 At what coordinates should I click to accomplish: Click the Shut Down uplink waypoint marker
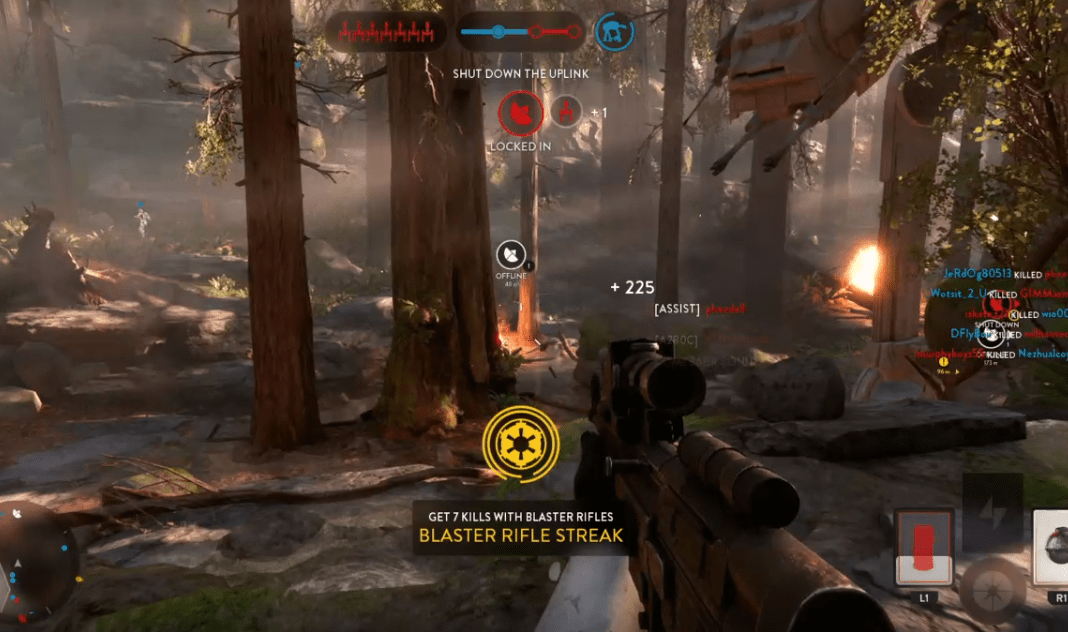pos(990,333)
